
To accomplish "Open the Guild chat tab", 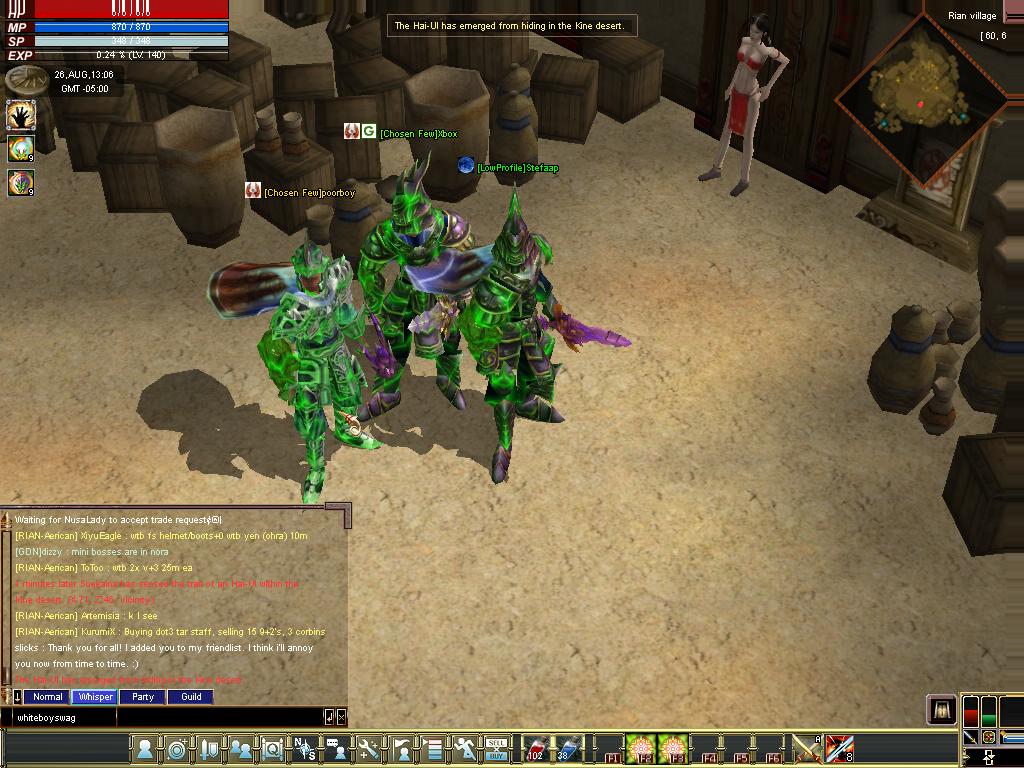I will (x=191, y=697).
